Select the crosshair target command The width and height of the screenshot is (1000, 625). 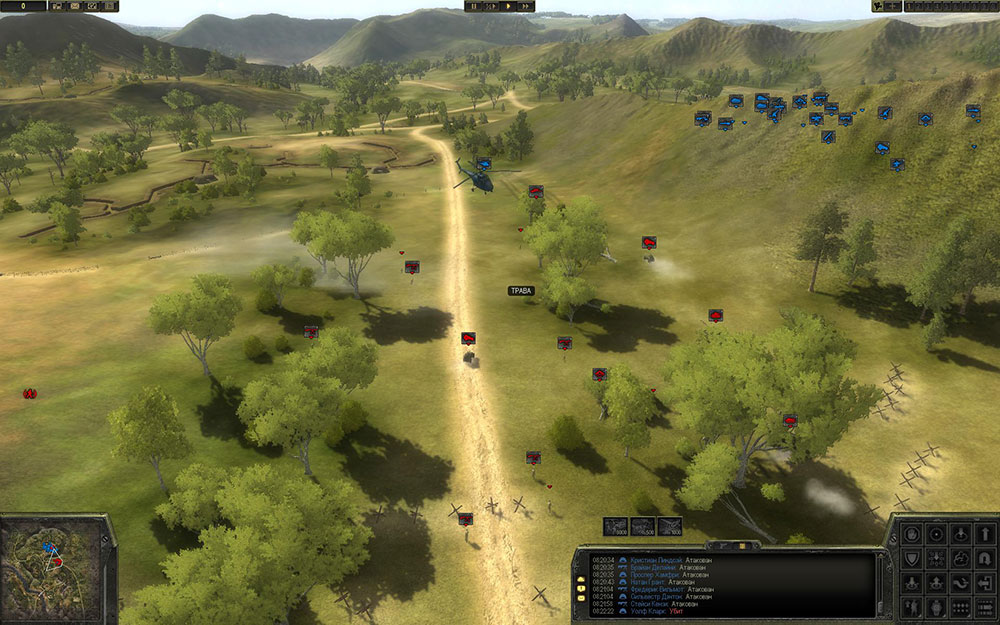[936, 533]
